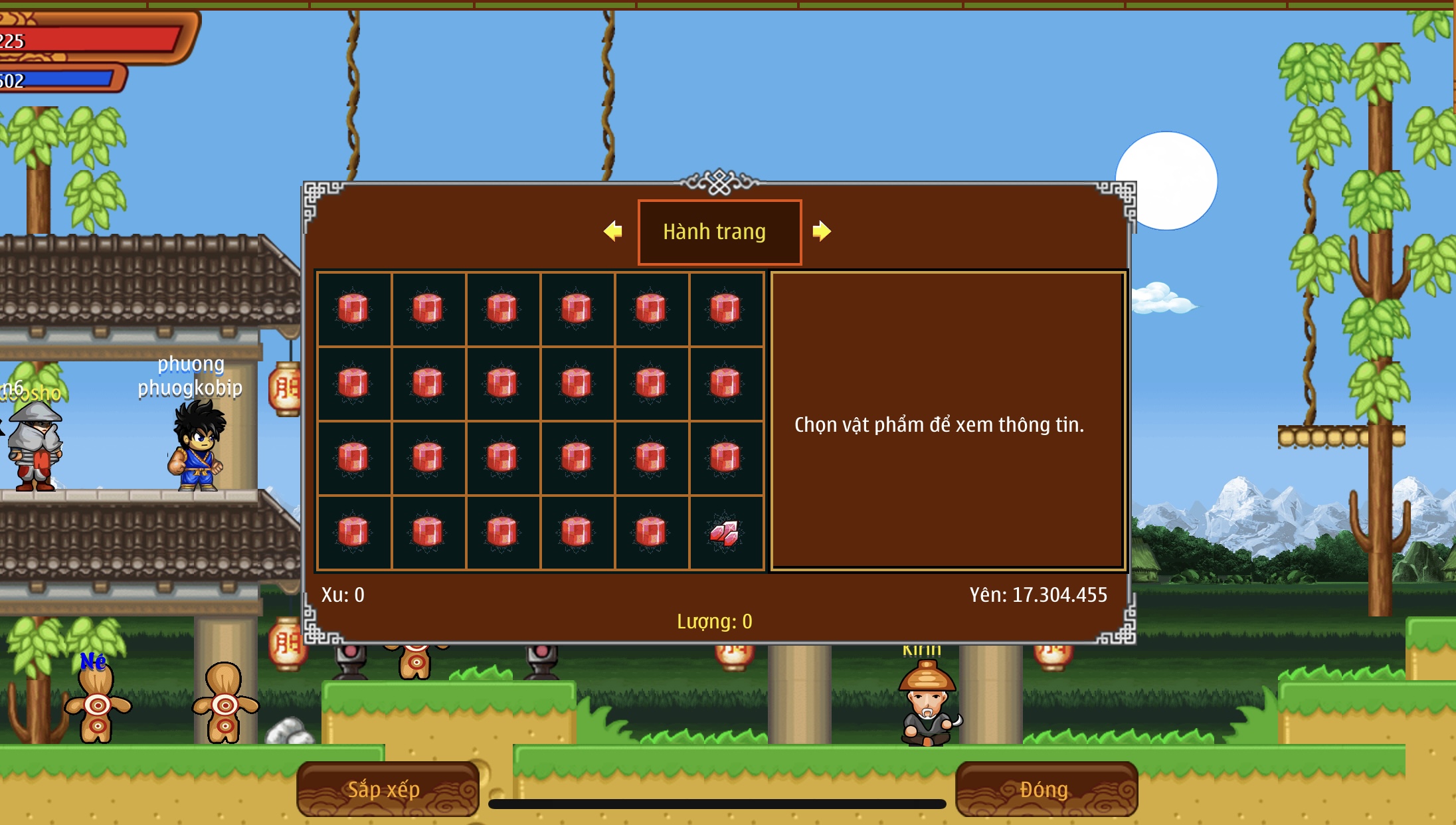Select the pink crystal shards item slot
This screenshot has width=1456, height=825.
726,533
